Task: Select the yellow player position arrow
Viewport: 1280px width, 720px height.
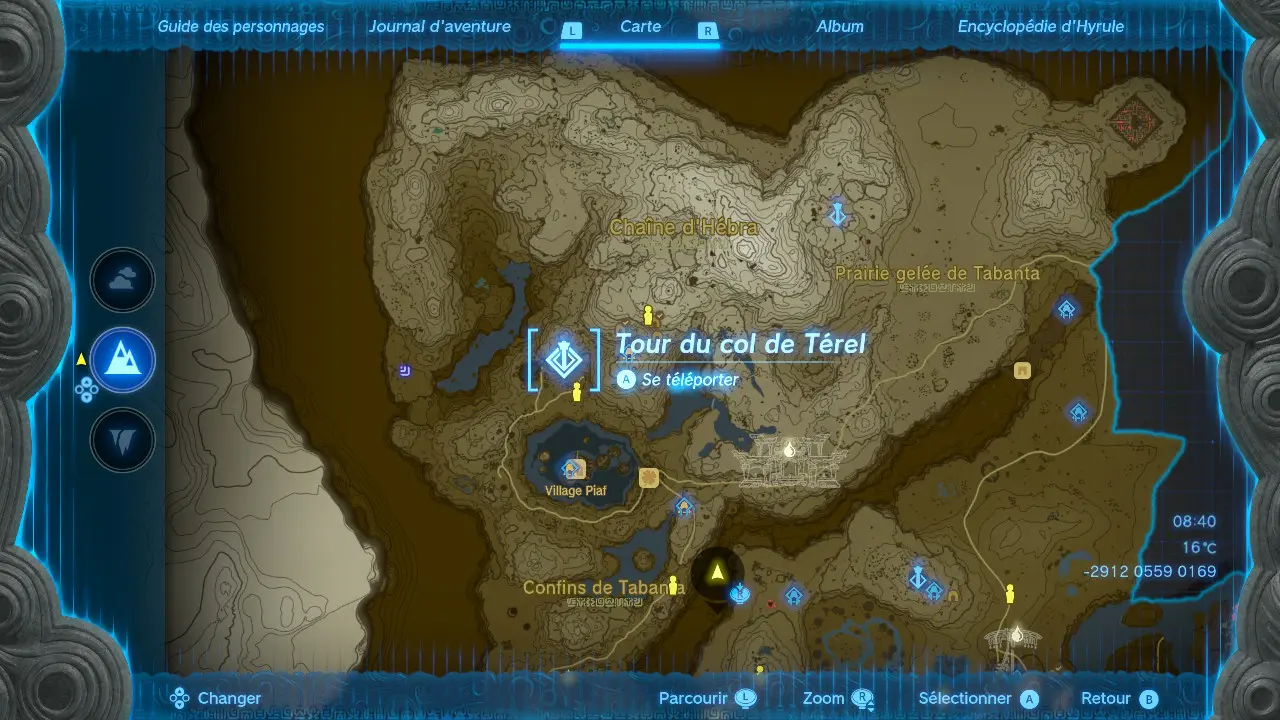Action: click(x=717, y=573)
